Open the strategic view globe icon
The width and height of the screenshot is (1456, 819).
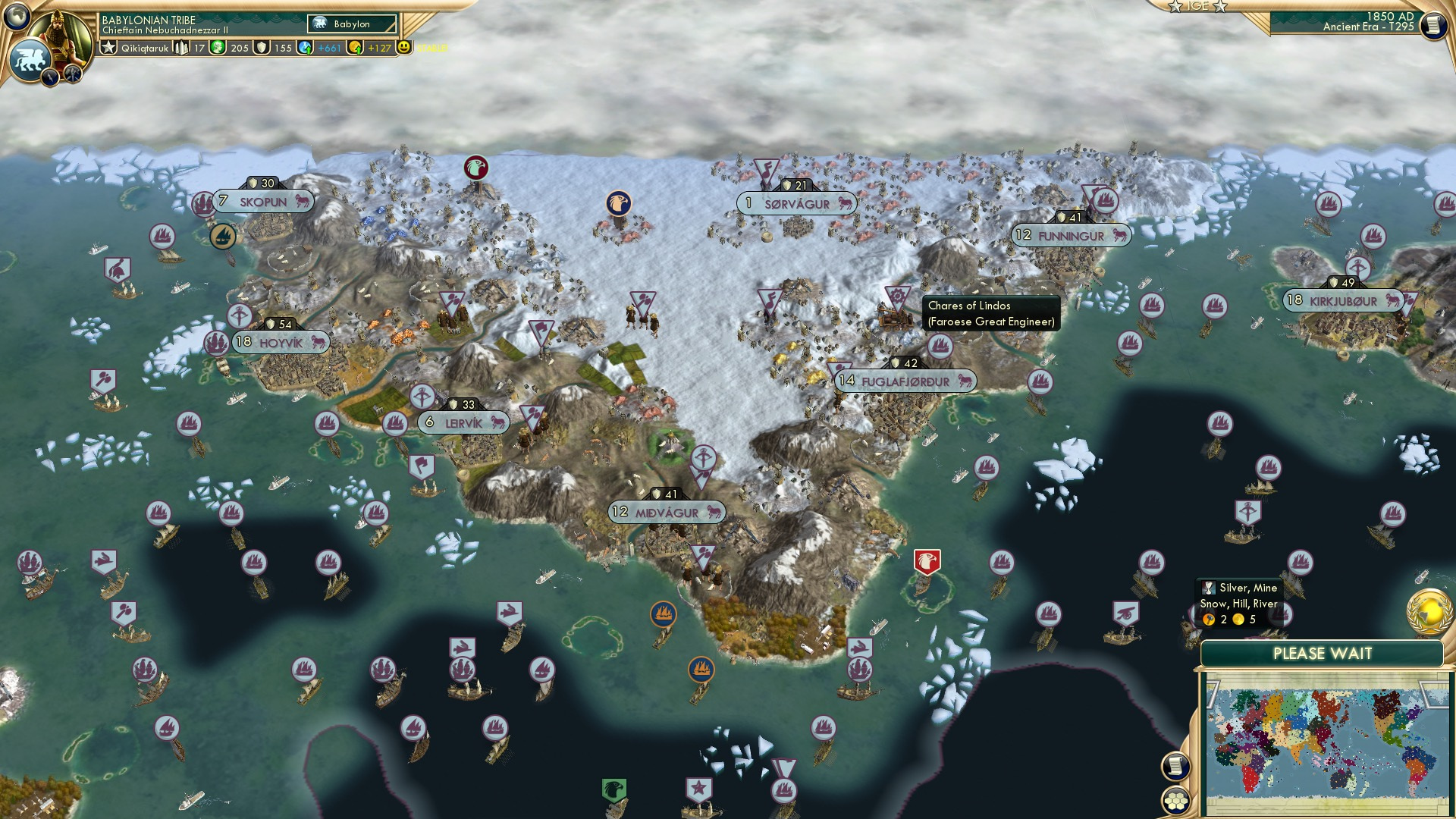point(17,15)
